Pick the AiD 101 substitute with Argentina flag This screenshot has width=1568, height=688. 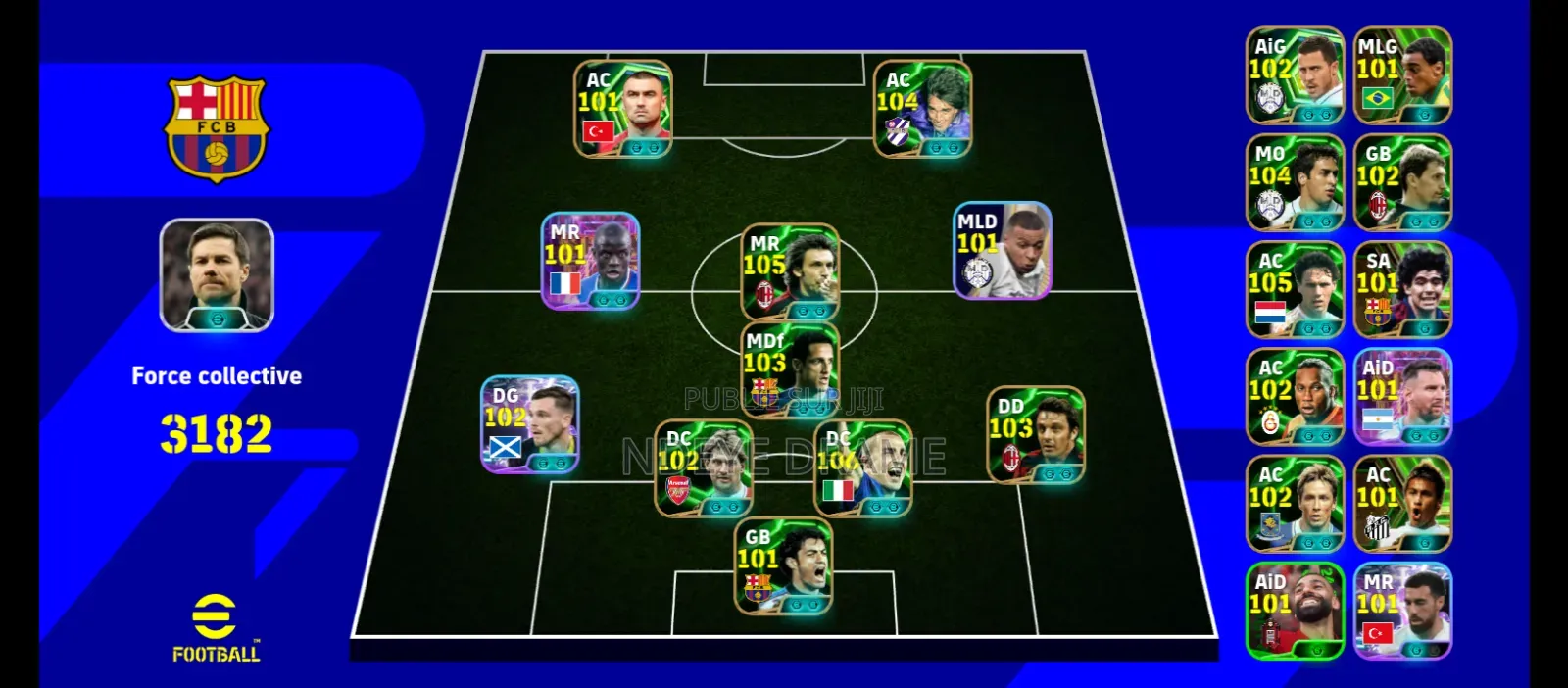pyautogui.click(x=1402, y=397)
